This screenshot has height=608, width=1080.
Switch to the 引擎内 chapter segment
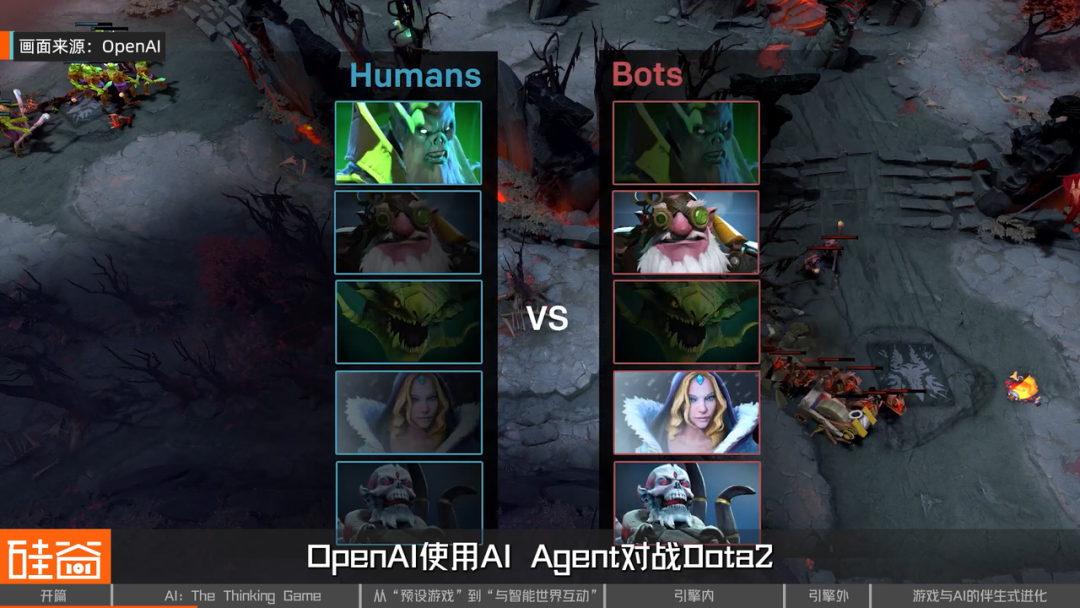[693, 596]
